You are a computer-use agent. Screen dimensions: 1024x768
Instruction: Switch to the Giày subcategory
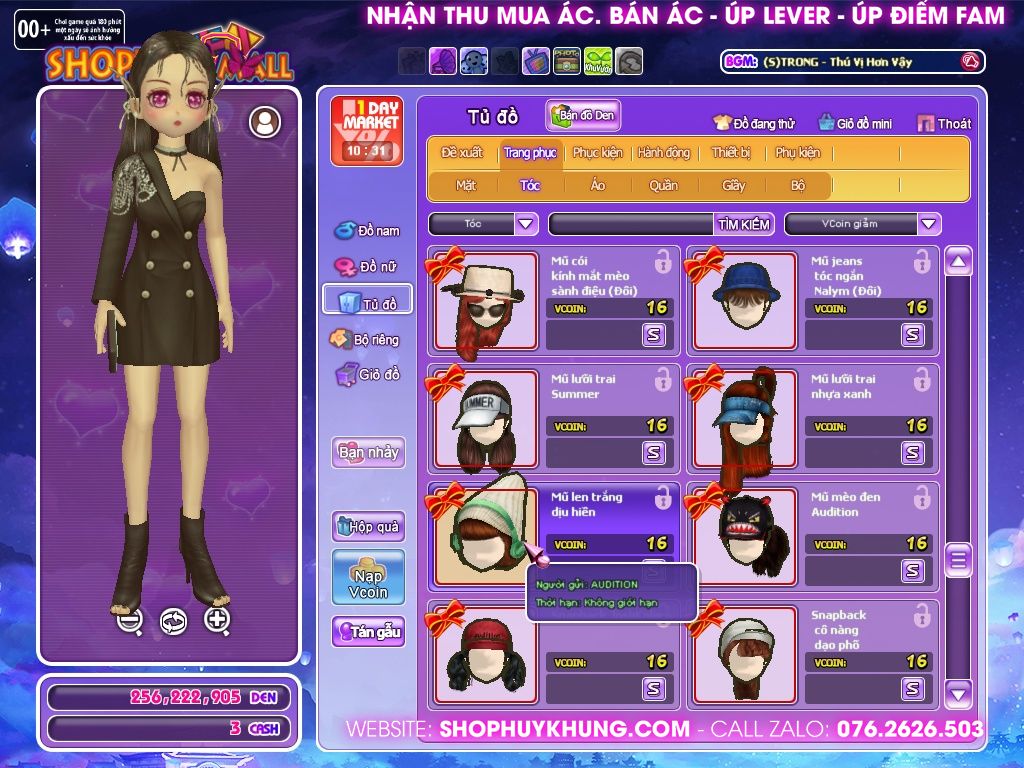pyautogui.click(x=734, y=185)
